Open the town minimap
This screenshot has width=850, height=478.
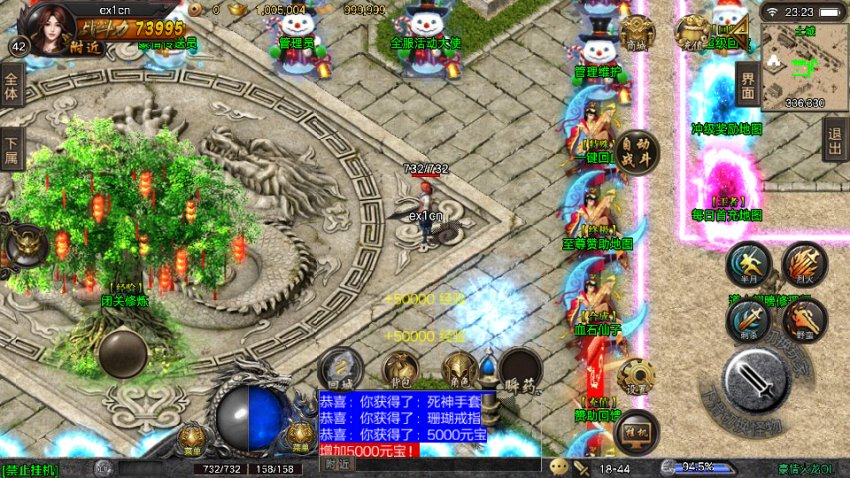pyautogui.click(x=804, y=66)
